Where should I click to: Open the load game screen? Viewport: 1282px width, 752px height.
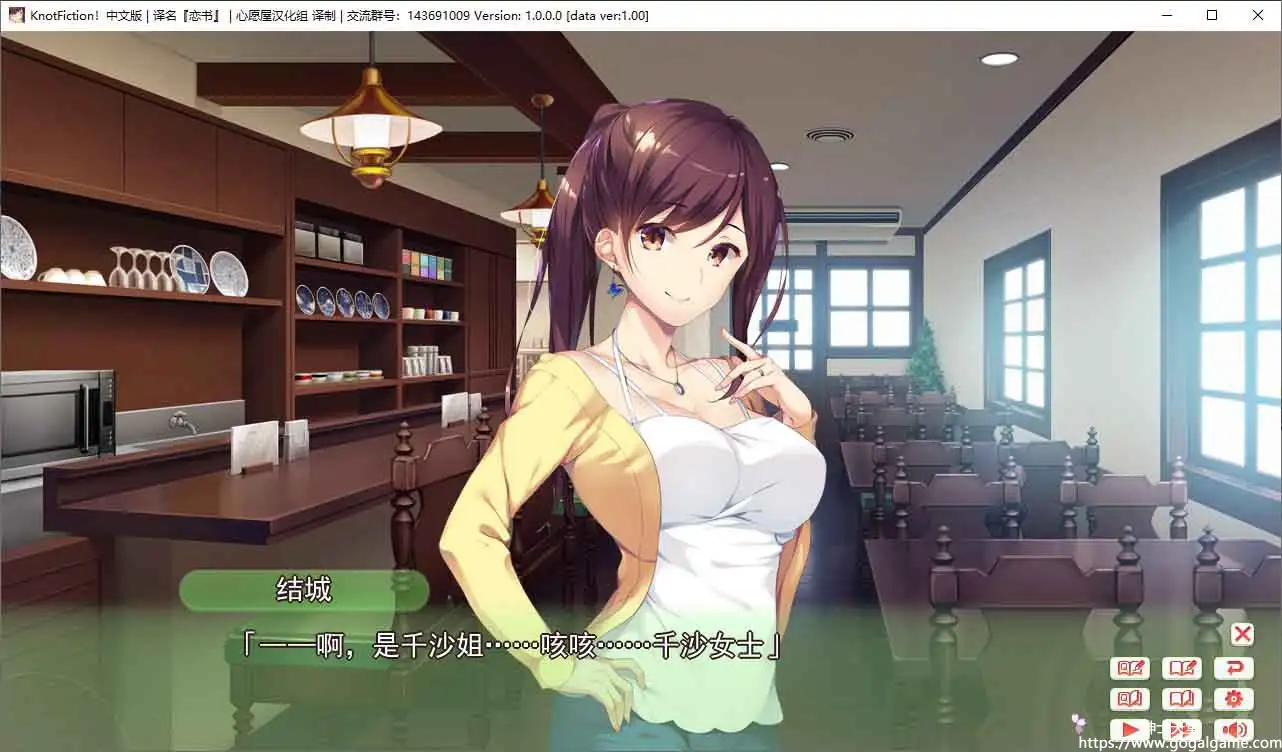click(1182, 699)
